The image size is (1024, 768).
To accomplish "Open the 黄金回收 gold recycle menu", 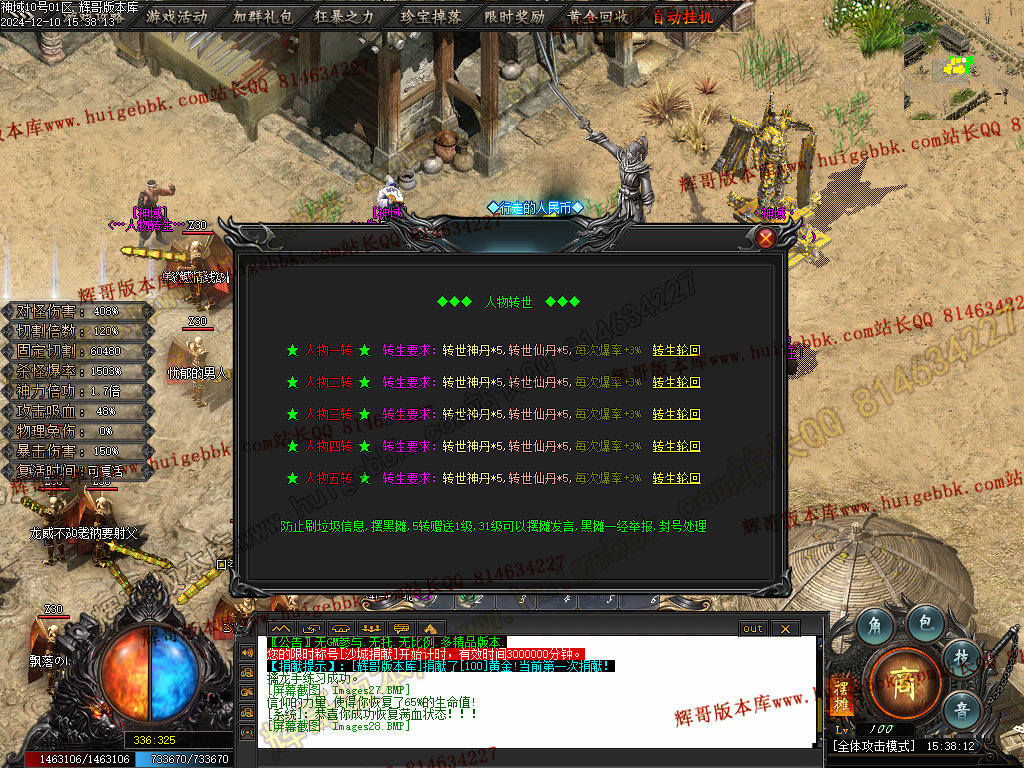I will click(598, 16).
